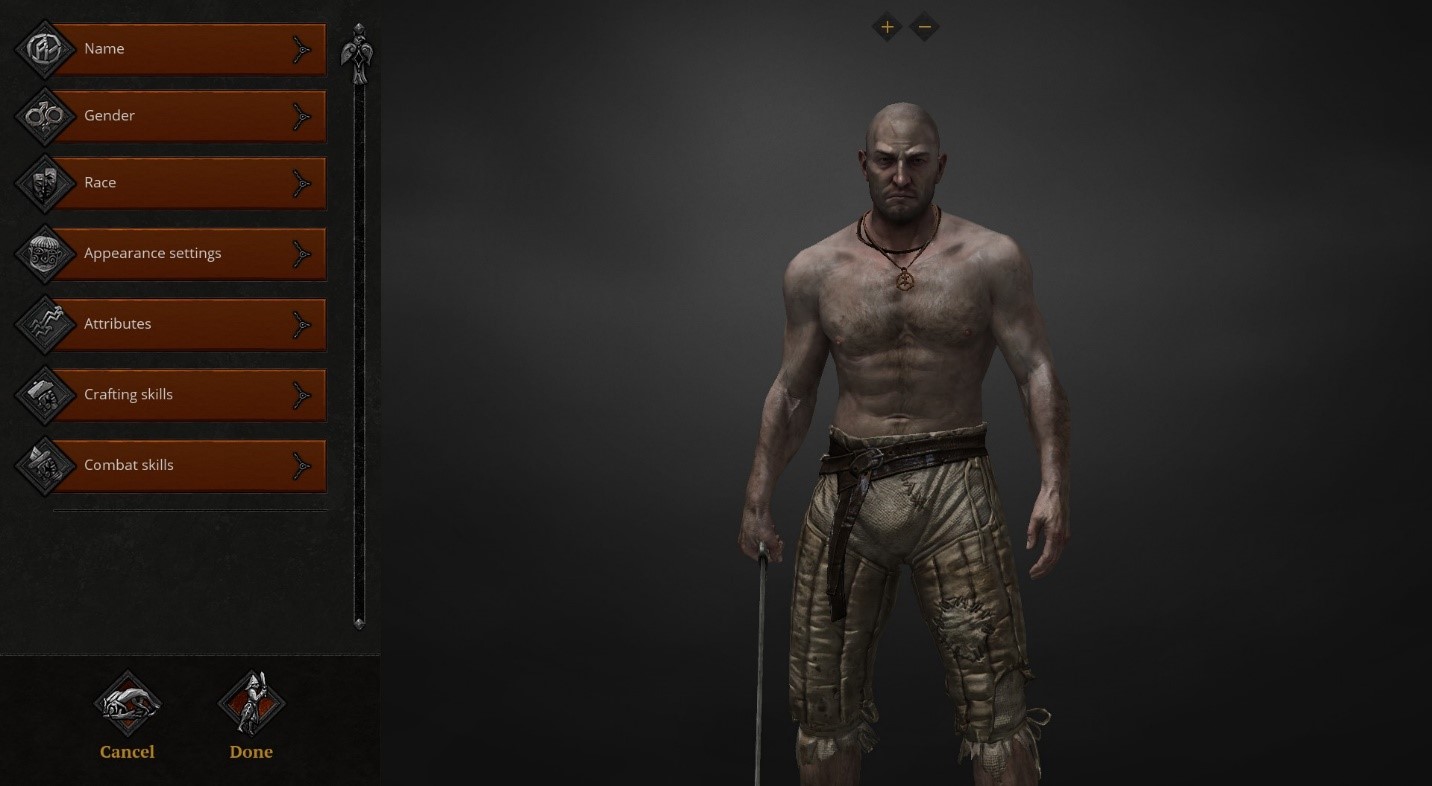1432x786 pixels.
Task: Go to the Attributes section
Action: [x=188, y=324]
